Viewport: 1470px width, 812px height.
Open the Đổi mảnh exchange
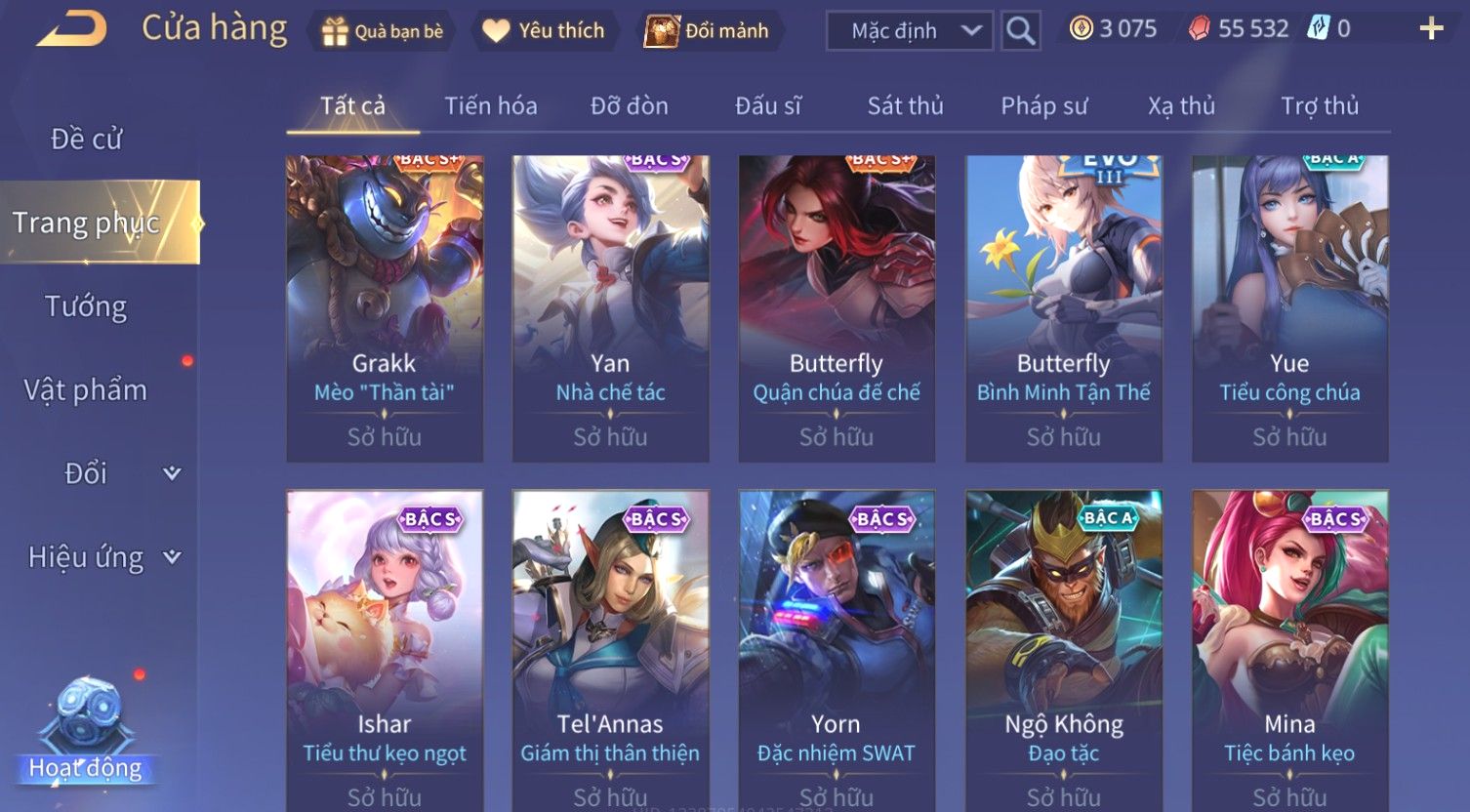pos(707,31)
